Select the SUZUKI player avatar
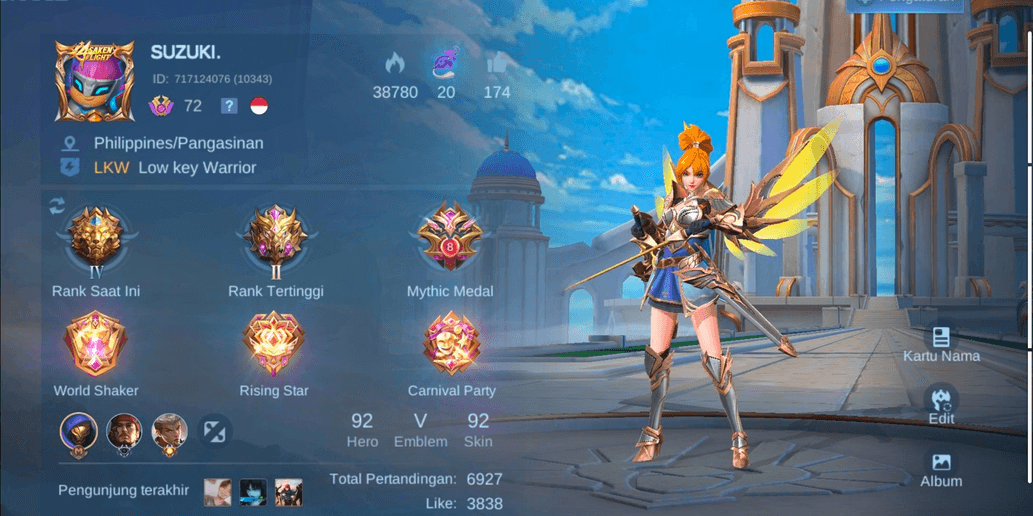This screenshot has height=516, width=1033. [x=94, y=82]
